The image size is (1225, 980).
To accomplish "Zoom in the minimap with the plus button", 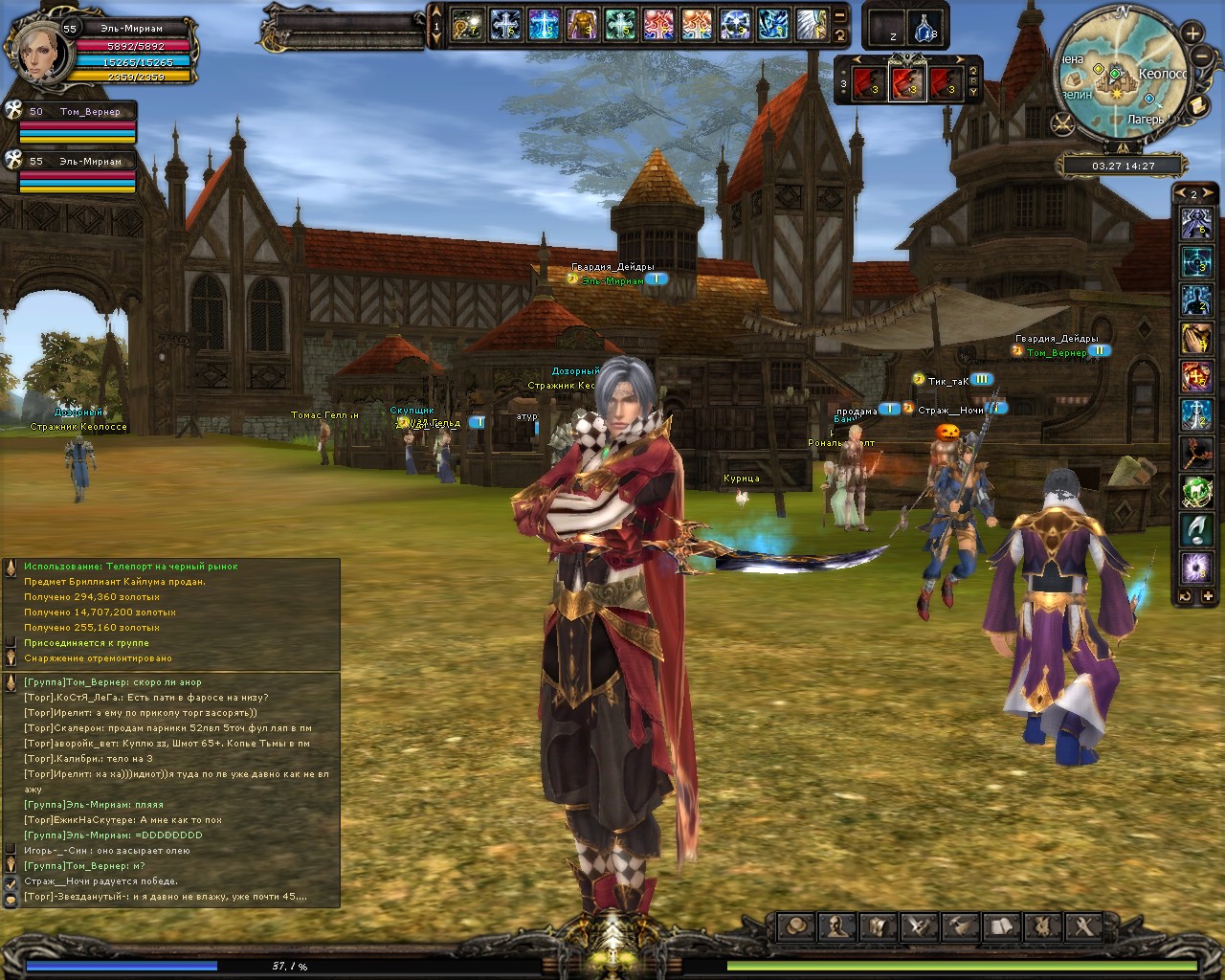I will 1192,33.
